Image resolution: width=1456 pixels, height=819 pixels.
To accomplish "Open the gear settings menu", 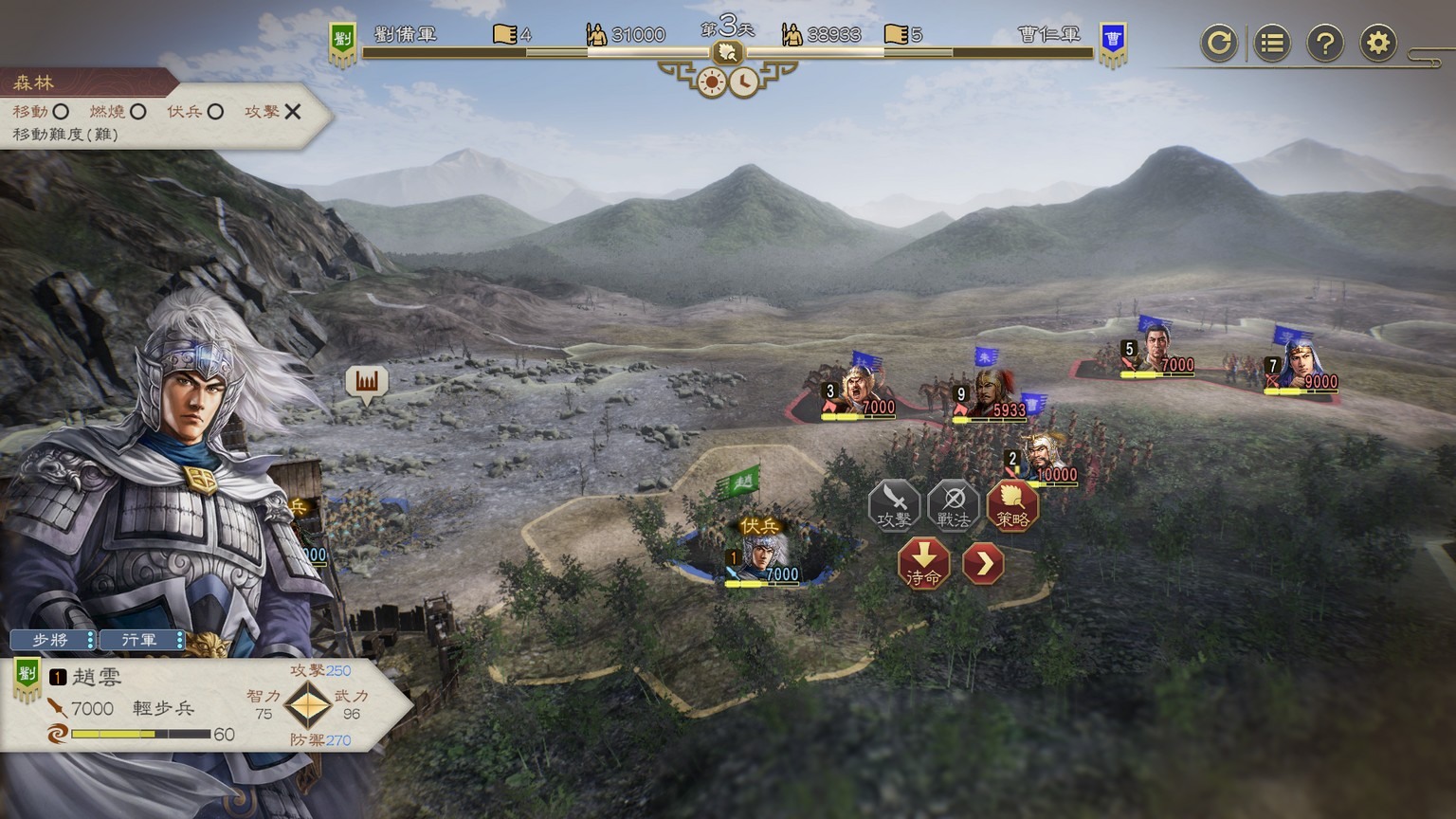I will [x=1378, y=43].
